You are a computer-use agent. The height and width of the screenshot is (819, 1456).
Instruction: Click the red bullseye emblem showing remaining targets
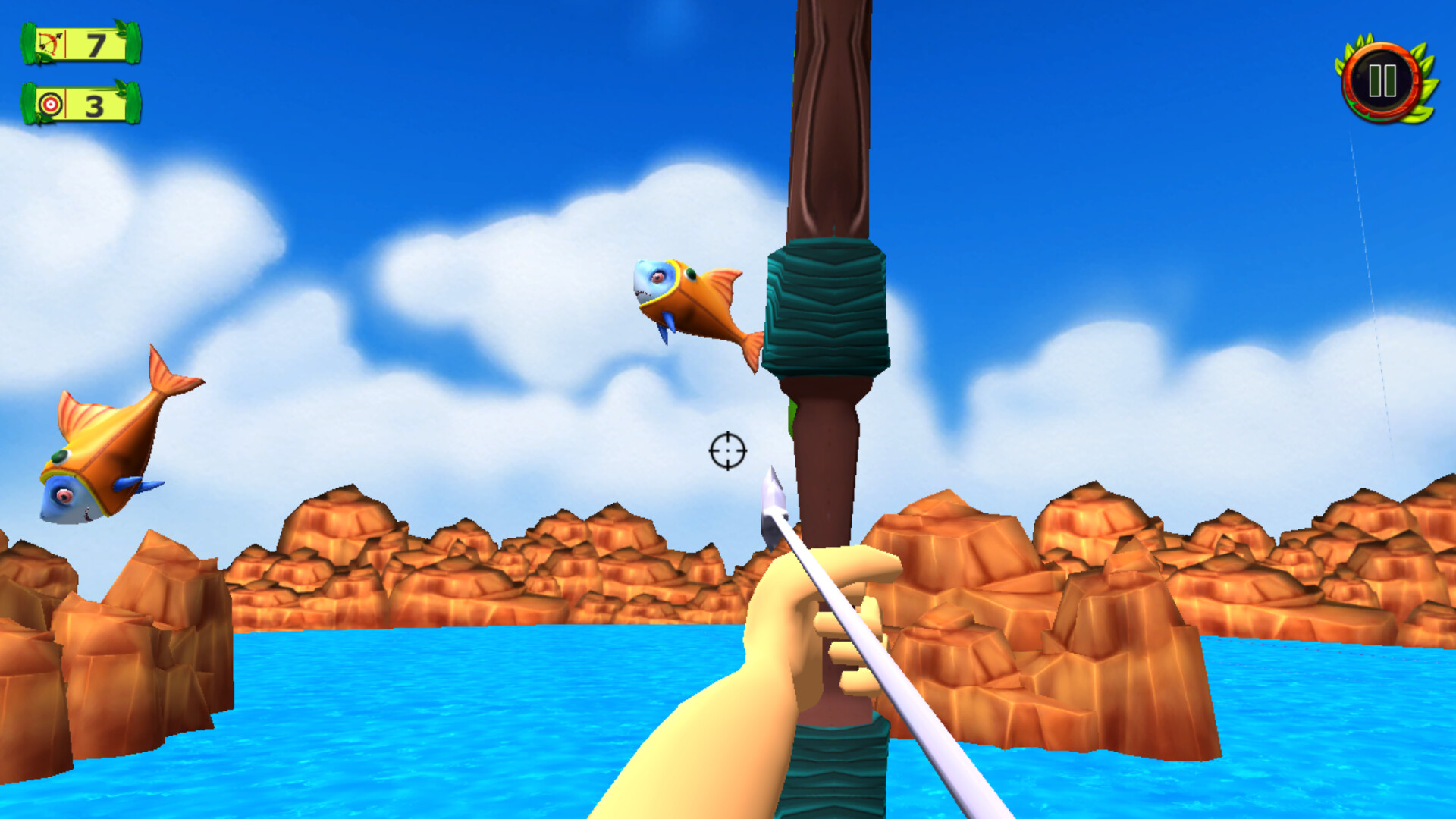(x=50, y=102)
